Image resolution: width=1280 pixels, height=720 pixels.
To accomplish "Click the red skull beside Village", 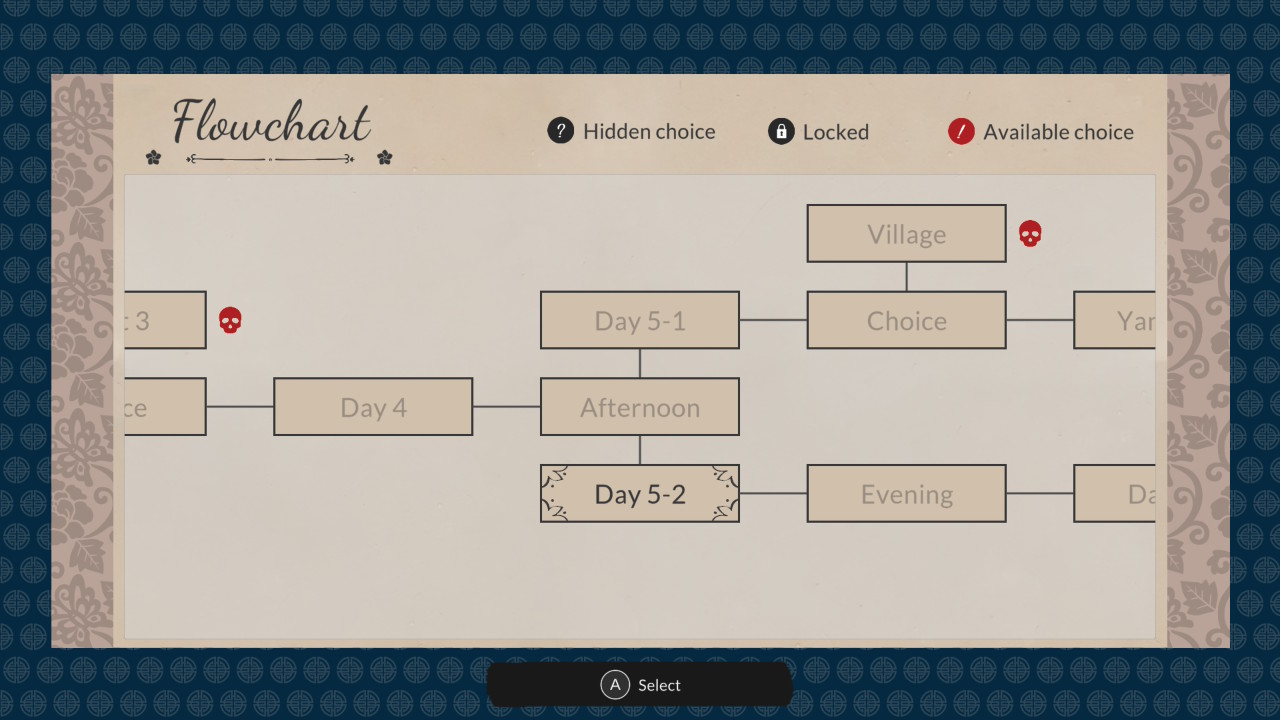I will [1030, 234].
